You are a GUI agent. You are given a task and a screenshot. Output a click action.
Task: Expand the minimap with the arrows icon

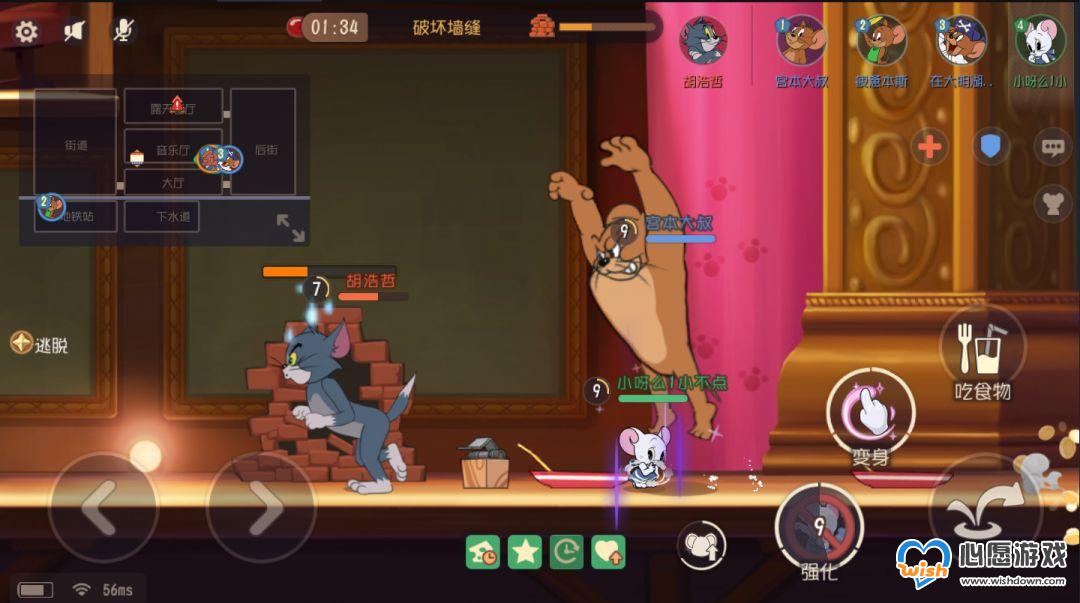click(x=290, y=227)
